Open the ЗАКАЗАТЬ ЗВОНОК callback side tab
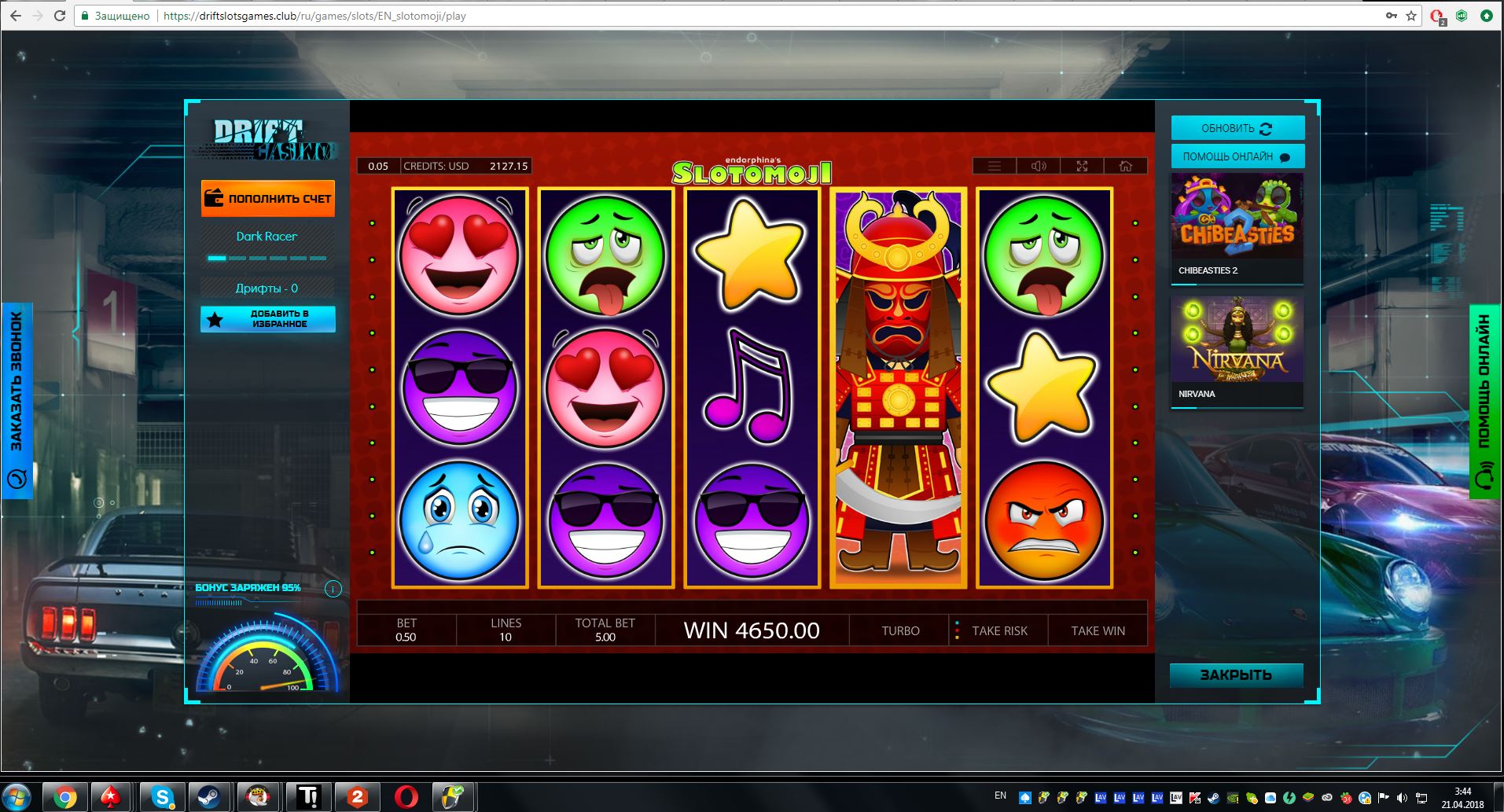1504x812 pixels. coord(17,400)
